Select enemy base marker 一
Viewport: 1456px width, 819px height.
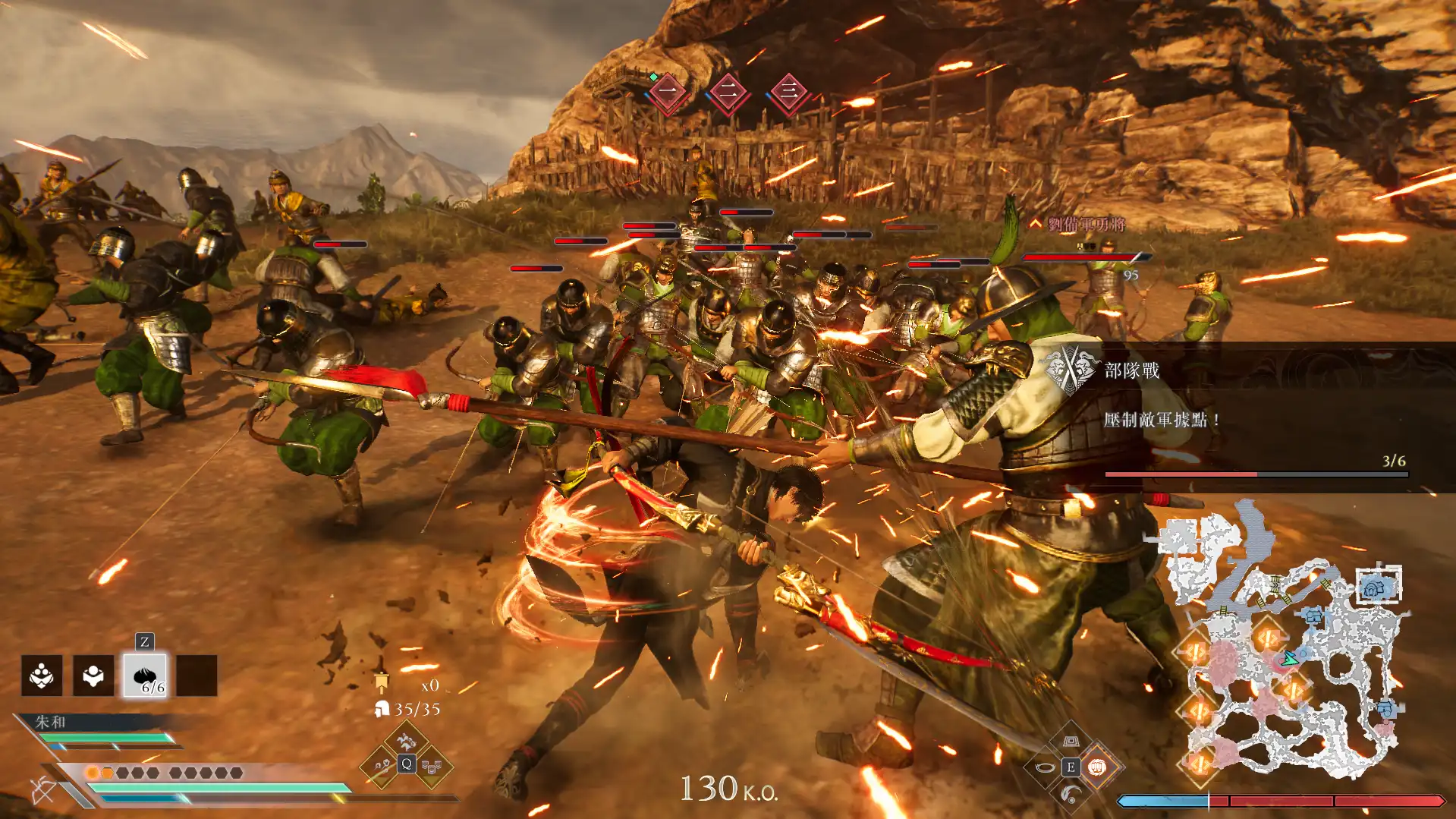click(668, 93)
